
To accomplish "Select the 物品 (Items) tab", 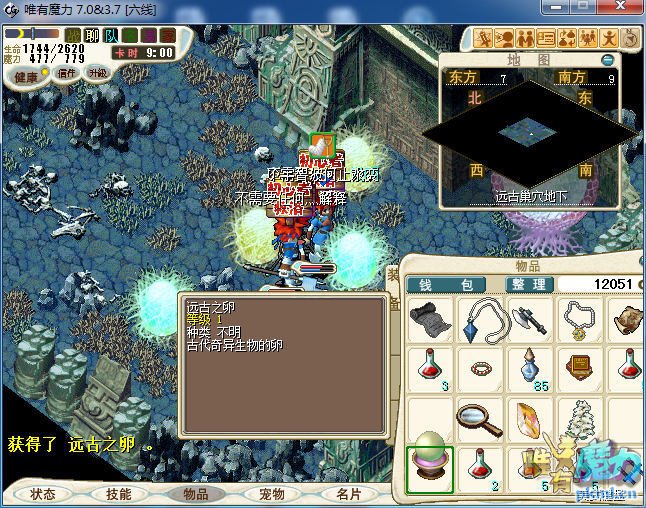I will pos(195,493).
